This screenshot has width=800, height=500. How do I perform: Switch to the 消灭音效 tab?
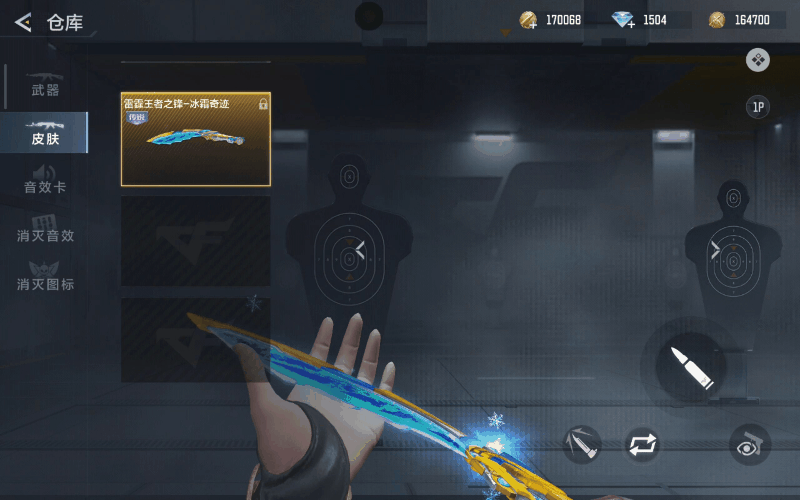click(x=45, y=229)
